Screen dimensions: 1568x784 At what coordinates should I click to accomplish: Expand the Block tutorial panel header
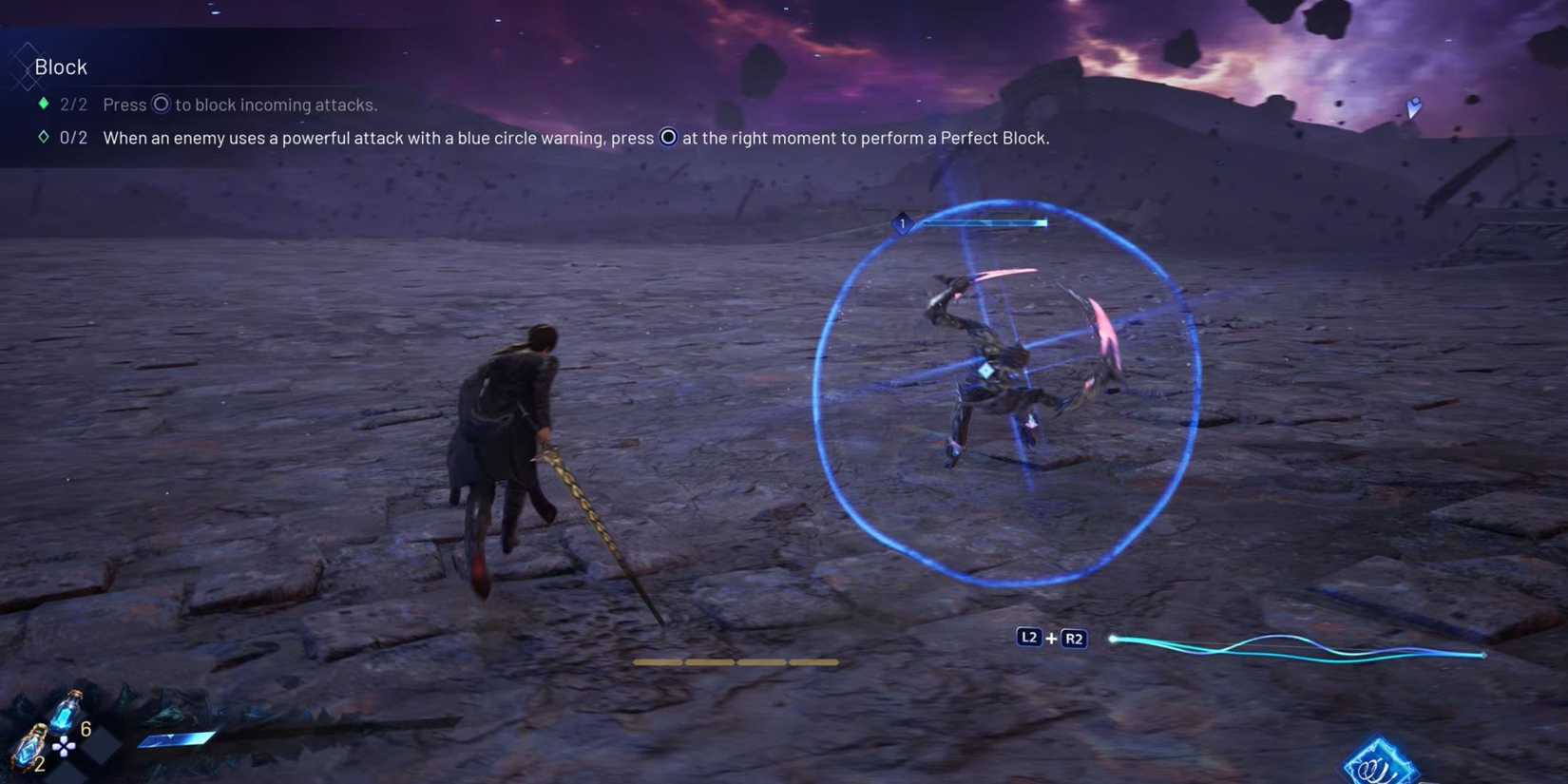point(61,67)
